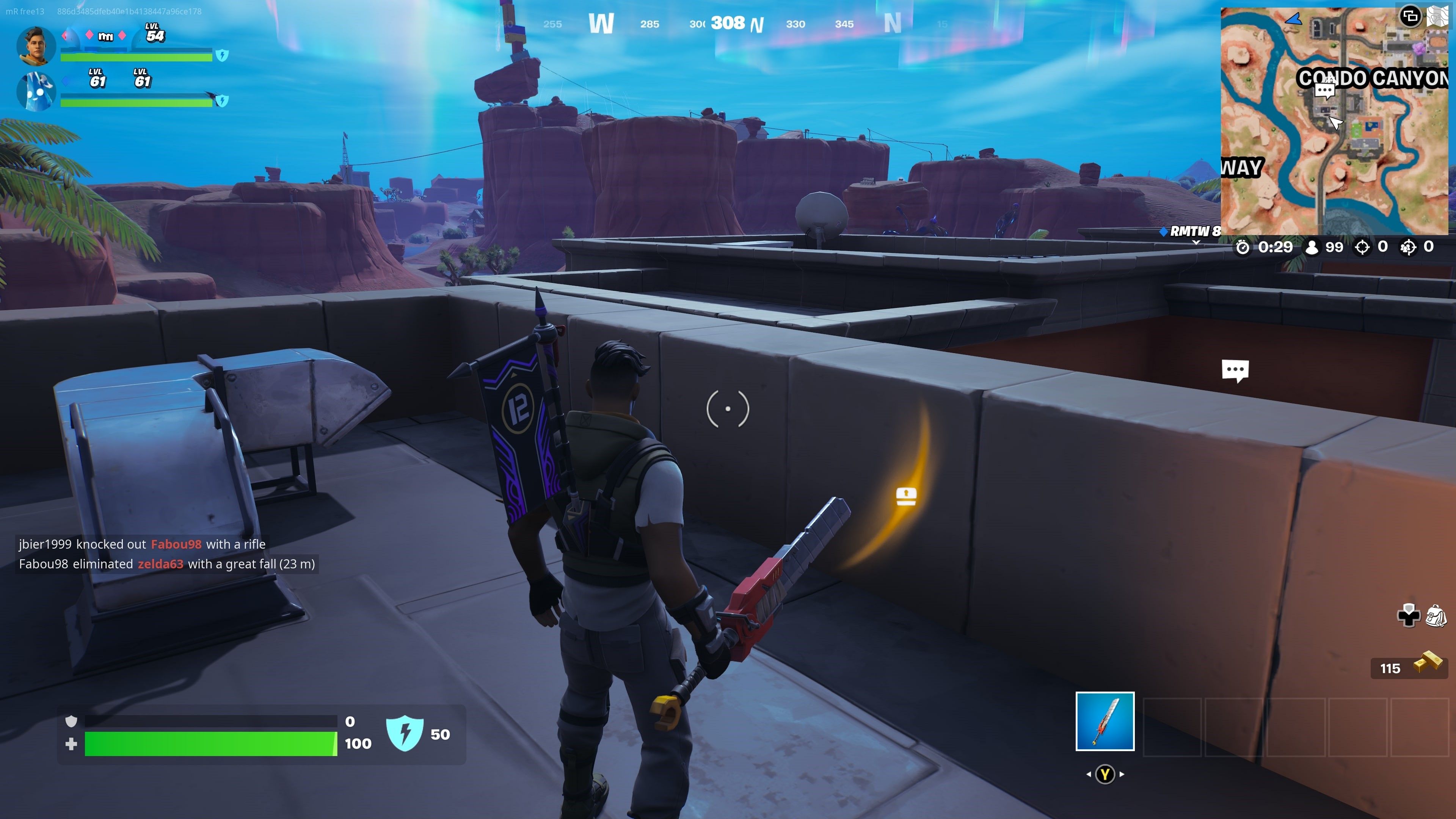Screen dimensions: 1456x819
Task: Click the players-remaining icon showing 99
Action: point(1312,247)
